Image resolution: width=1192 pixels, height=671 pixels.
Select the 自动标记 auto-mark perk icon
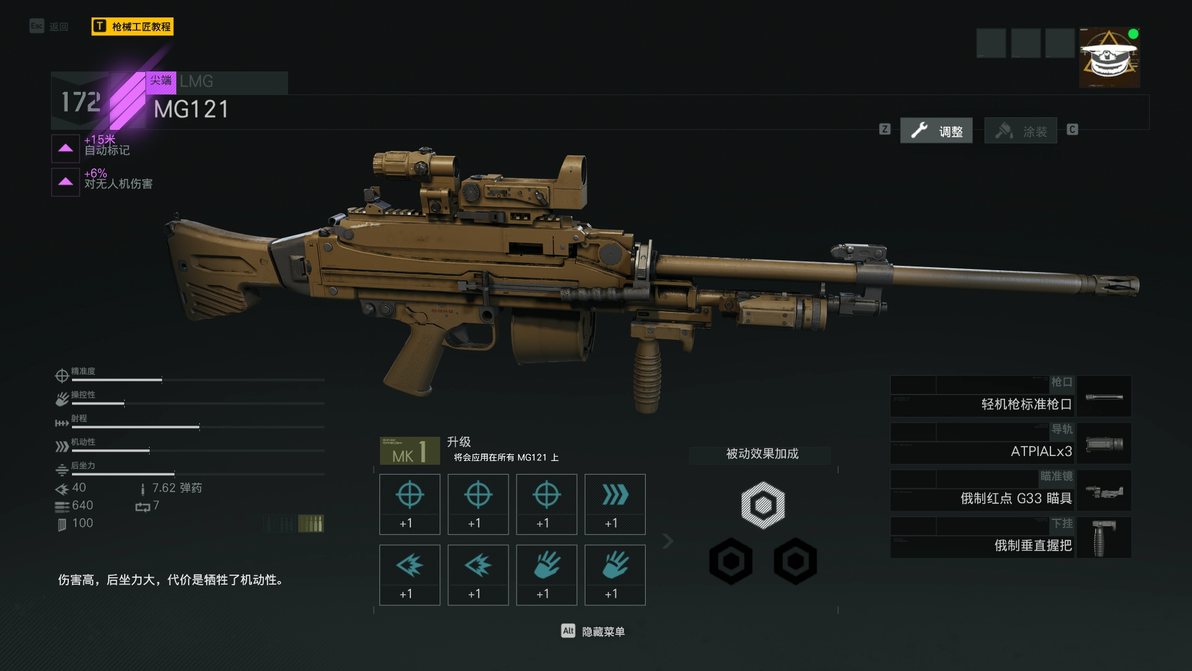pyautogui.click(x=66, y=149)
